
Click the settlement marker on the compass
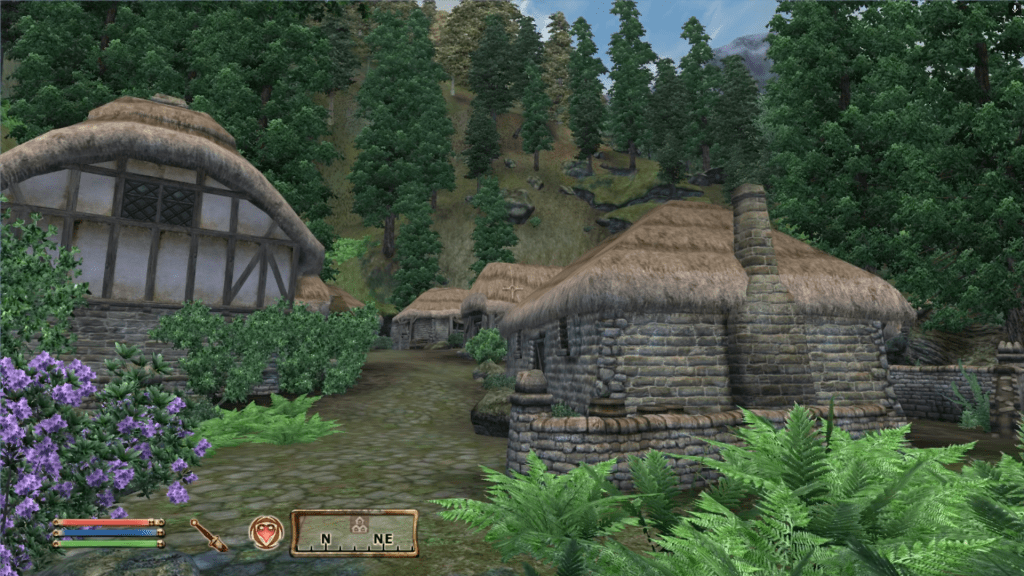(355, 523)
